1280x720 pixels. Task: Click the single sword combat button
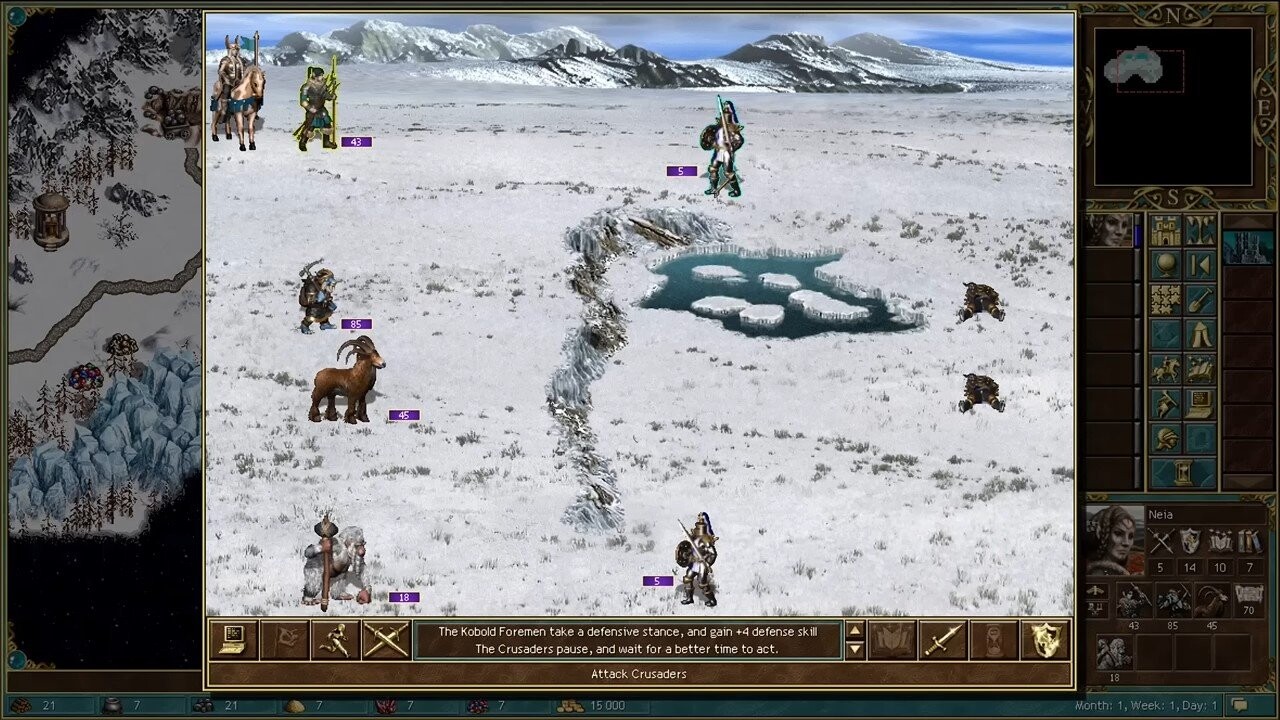pyautogui.click(x=942, y=640)
